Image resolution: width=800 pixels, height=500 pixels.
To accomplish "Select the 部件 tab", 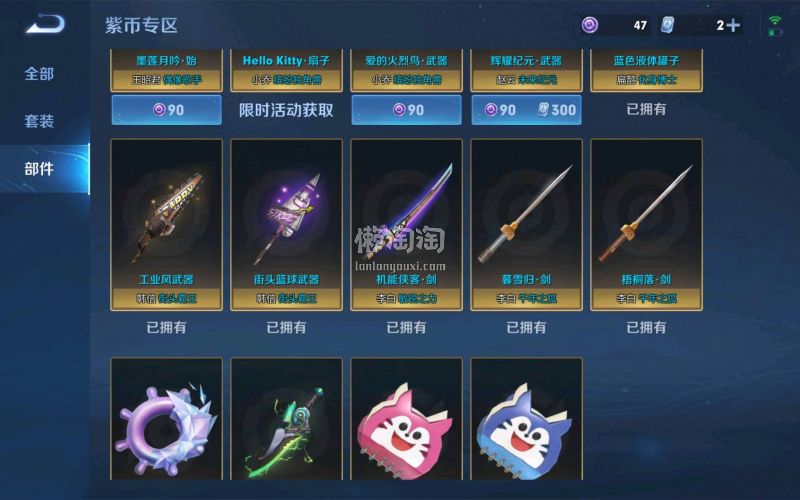I will [40, 168].
